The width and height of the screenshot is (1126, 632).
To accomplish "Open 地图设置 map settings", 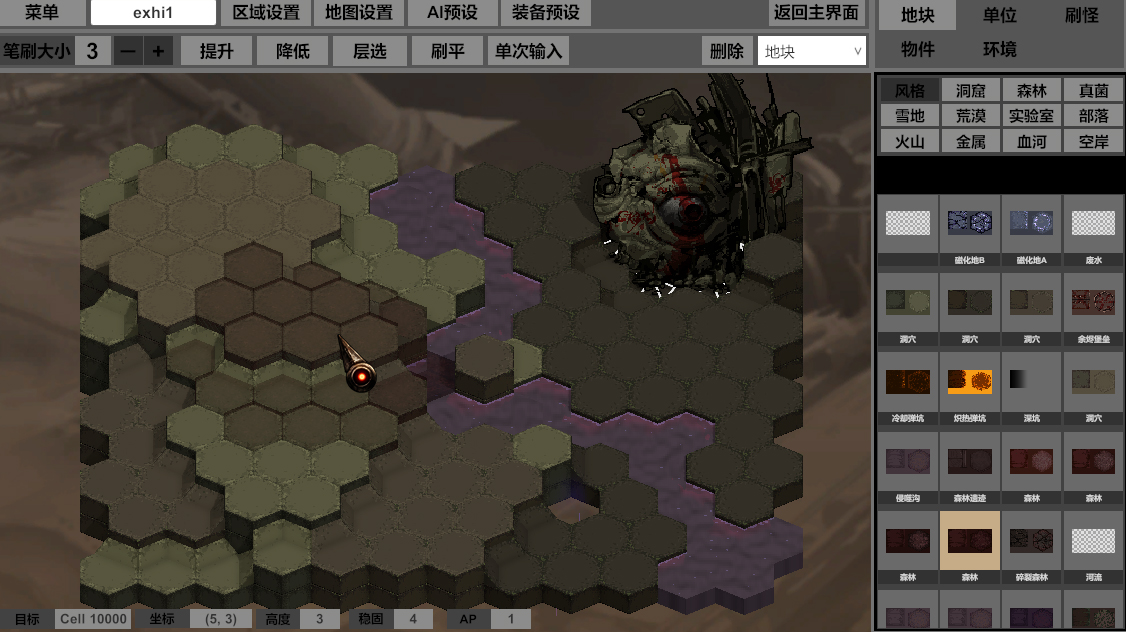I will pyautogui.click(x=359, y=13).
